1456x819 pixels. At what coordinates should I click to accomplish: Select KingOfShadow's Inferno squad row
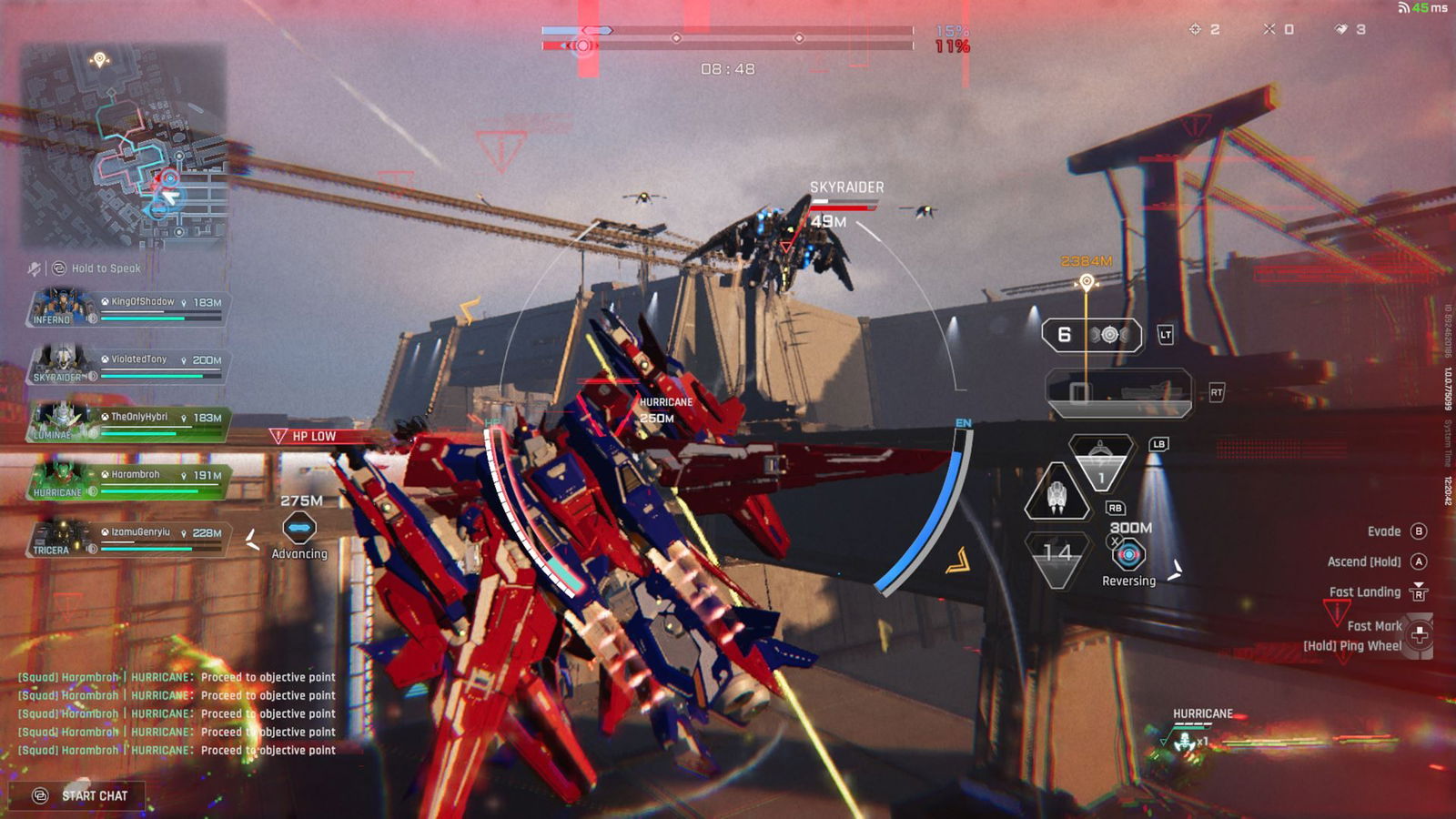(127, 308)
